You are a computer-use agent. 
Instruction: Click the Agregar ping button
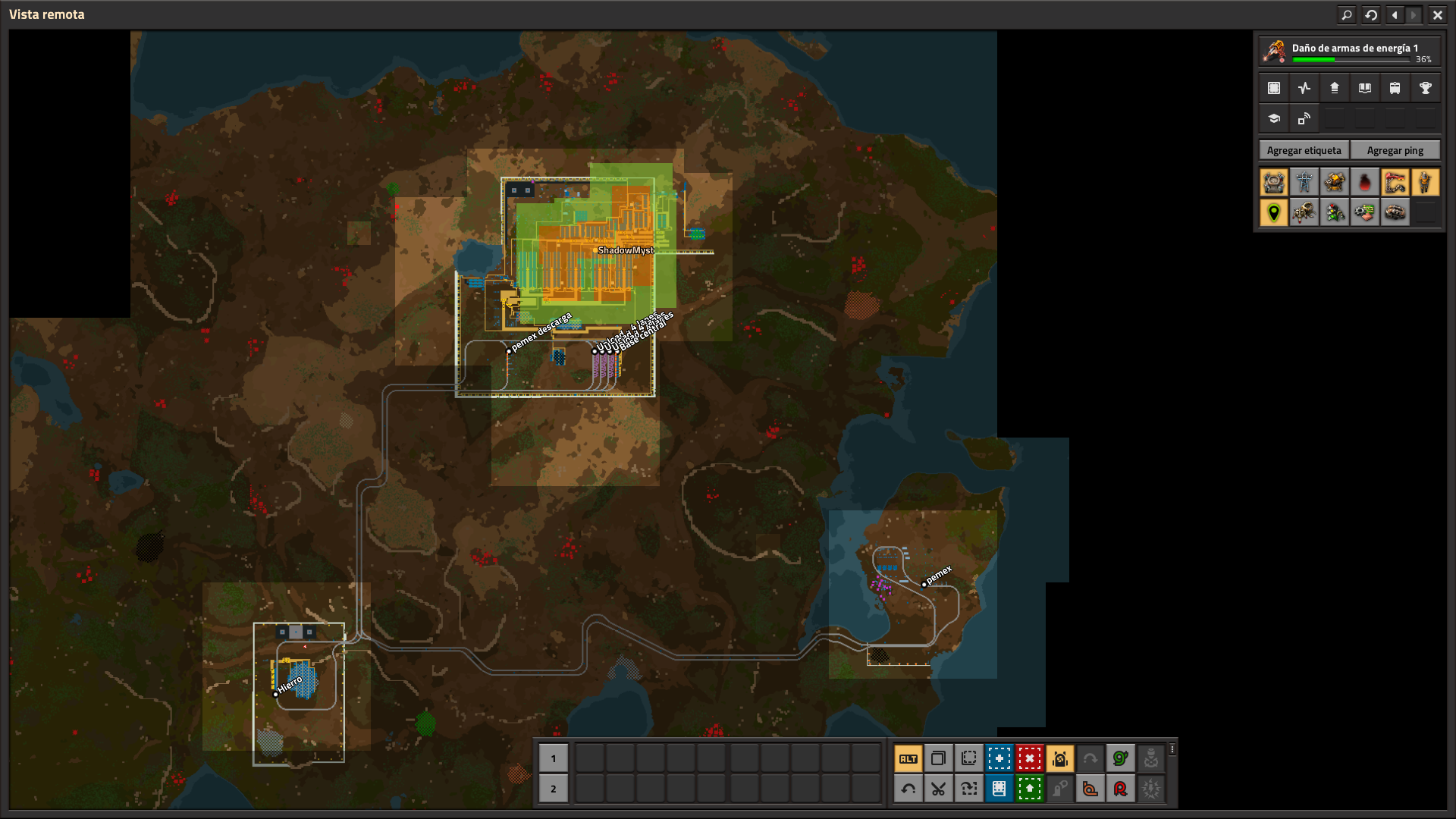(x=1395, y=150)
